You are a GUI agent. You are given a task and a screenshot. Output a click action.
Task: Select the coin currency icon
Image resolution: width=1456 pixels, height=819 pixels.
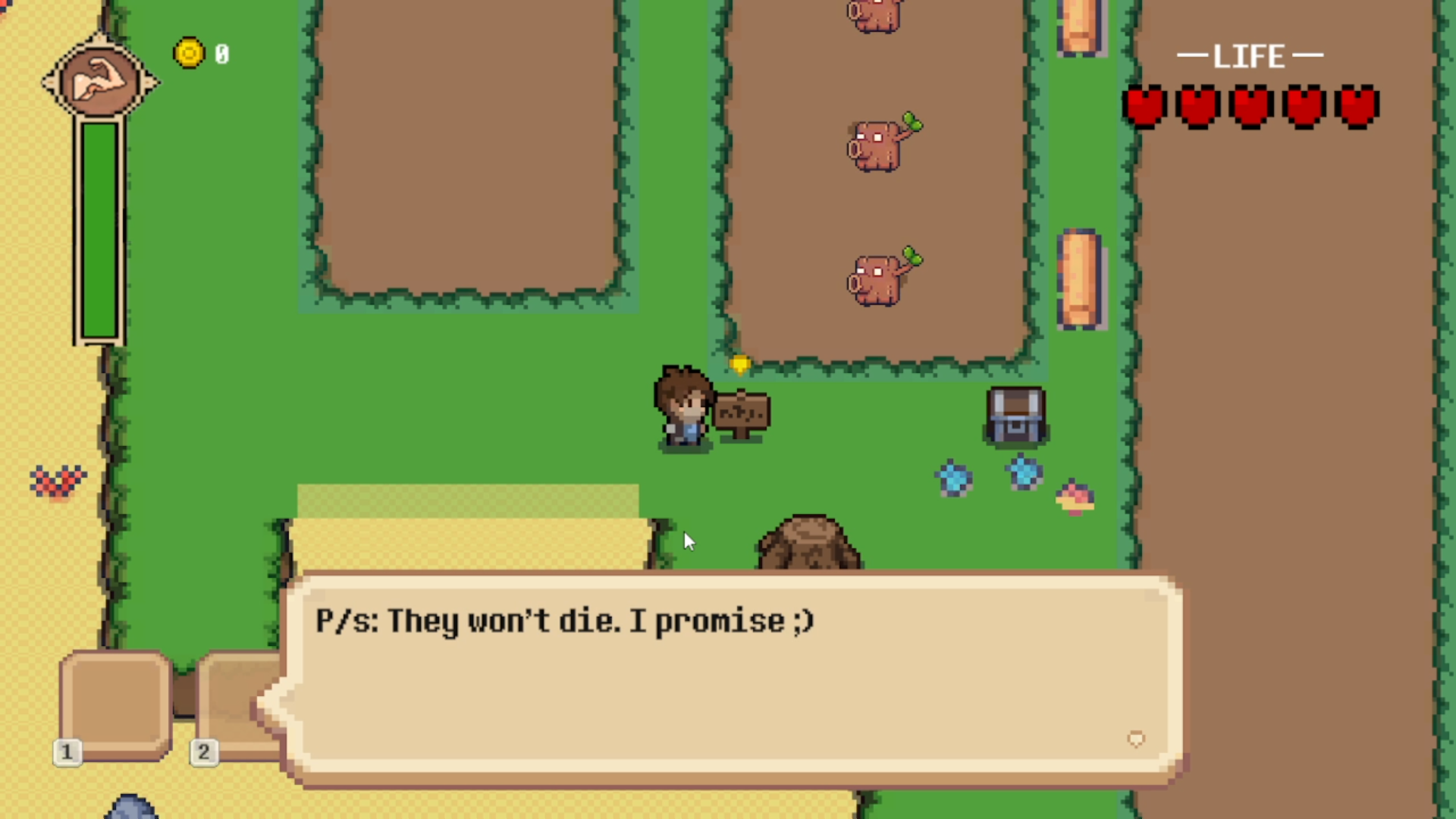(x=189, y=52)
